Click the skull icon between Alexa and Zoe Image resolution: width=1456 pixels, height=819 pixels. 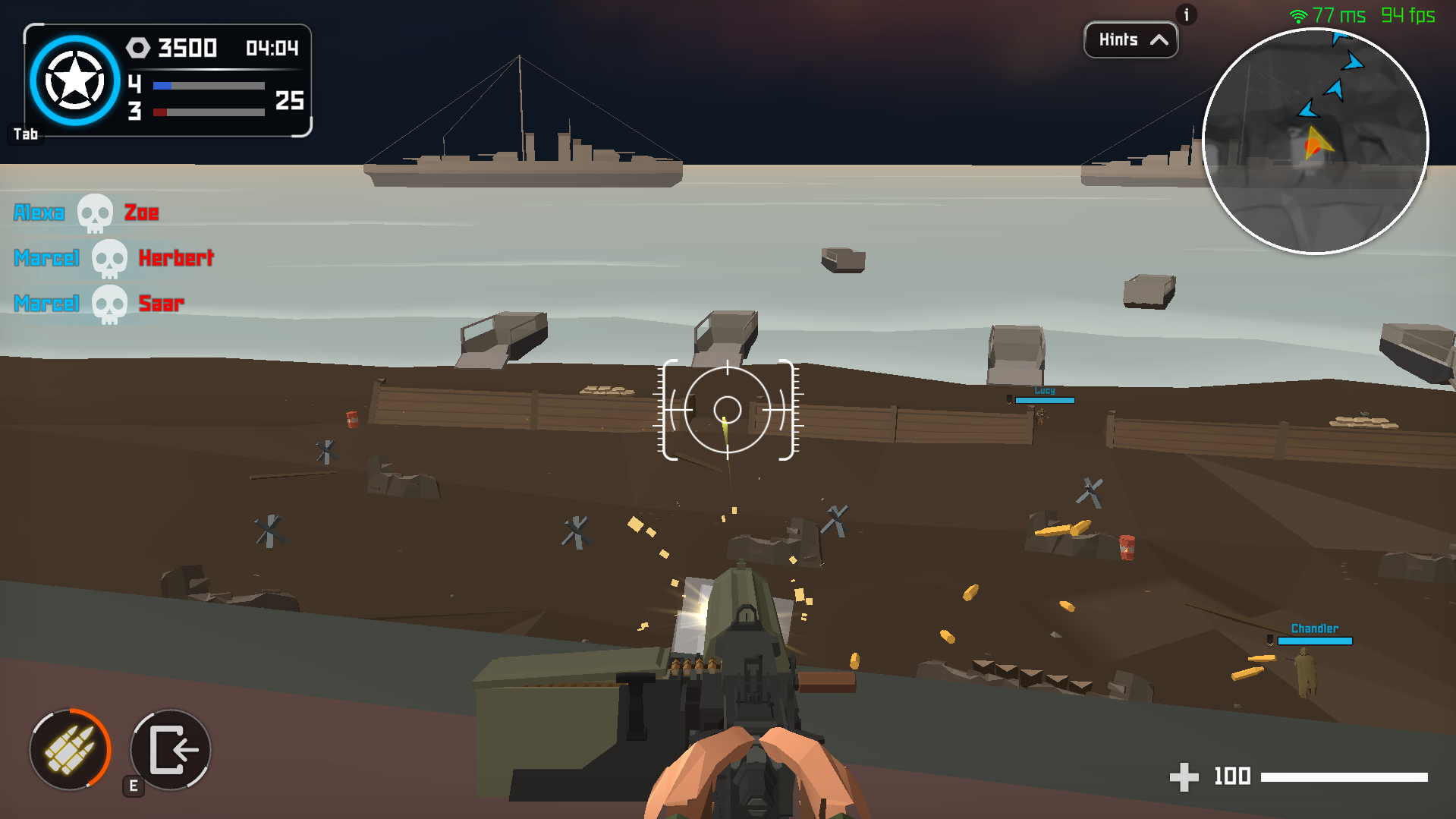95,212
